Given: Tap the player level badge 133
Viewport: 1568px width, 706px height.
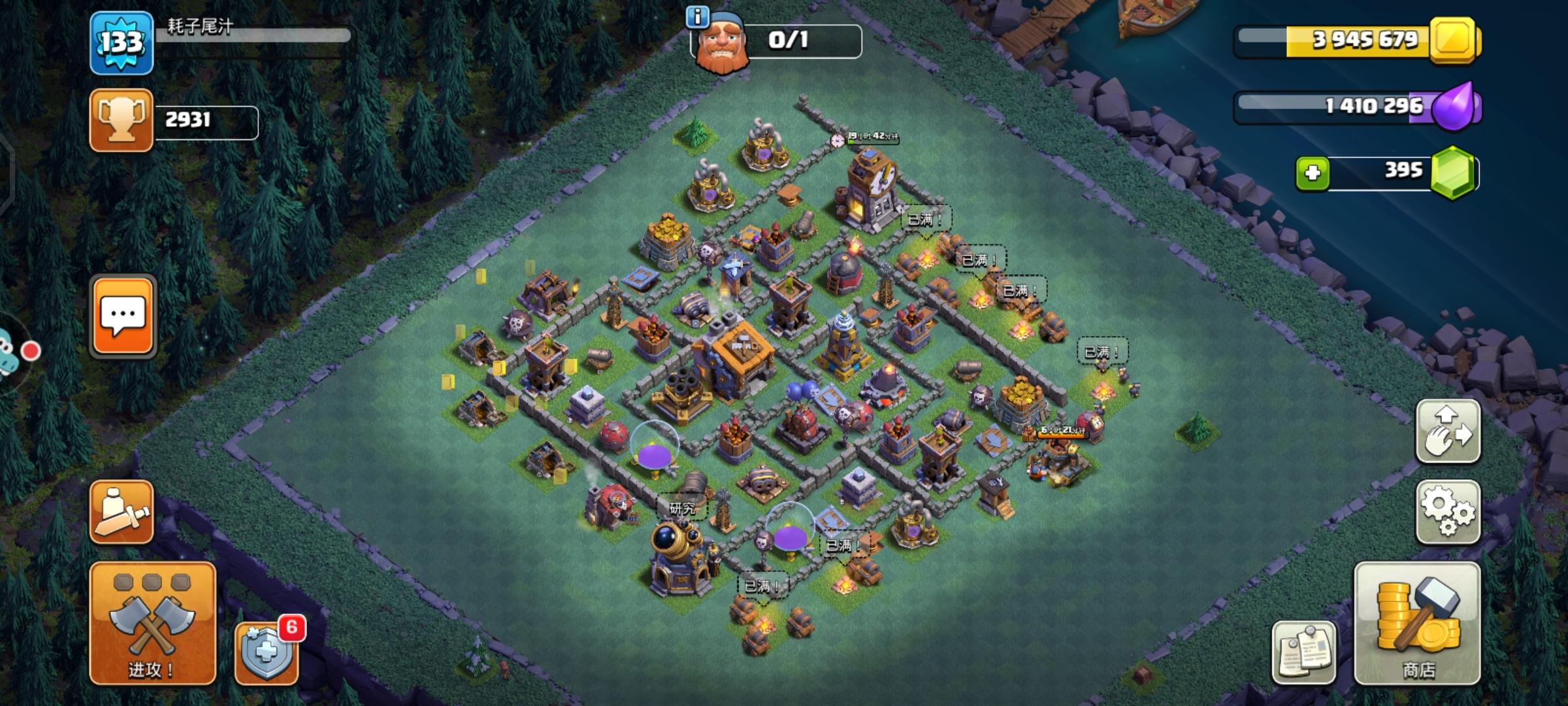Looking at the screenshot, I should pyautogui.click(x=122, y=41).
